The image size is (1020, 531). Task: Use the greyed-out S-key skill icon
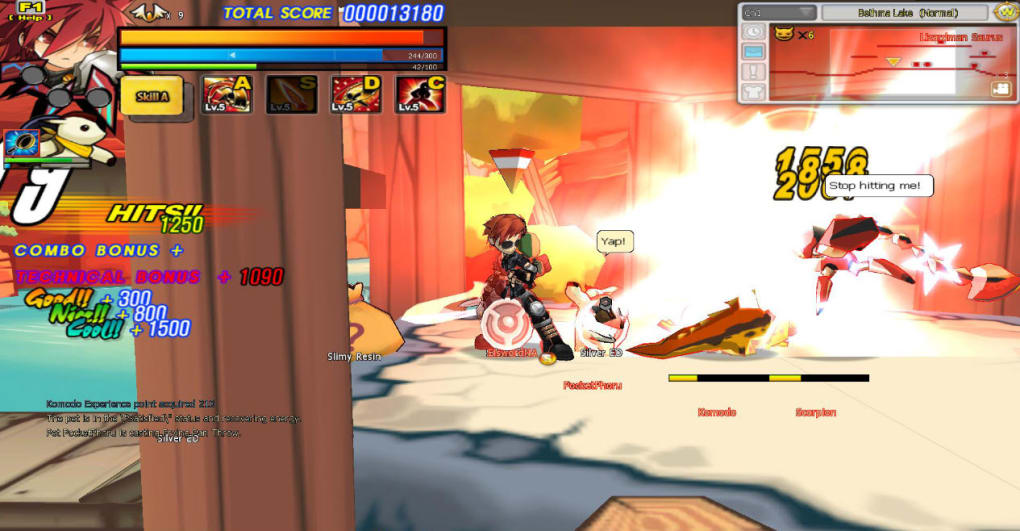(291, 95)
